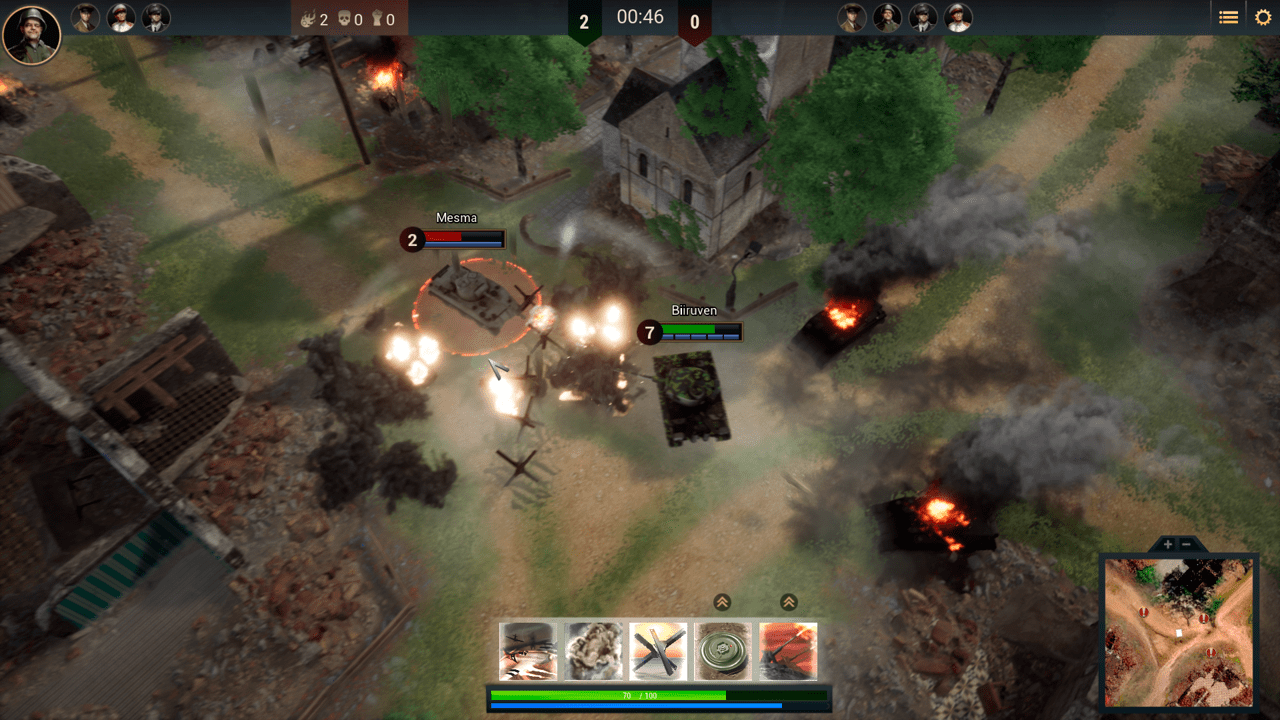Deploy the smoke screen ability
Viewport: 1280px width, 720px height.
point(593,651)
